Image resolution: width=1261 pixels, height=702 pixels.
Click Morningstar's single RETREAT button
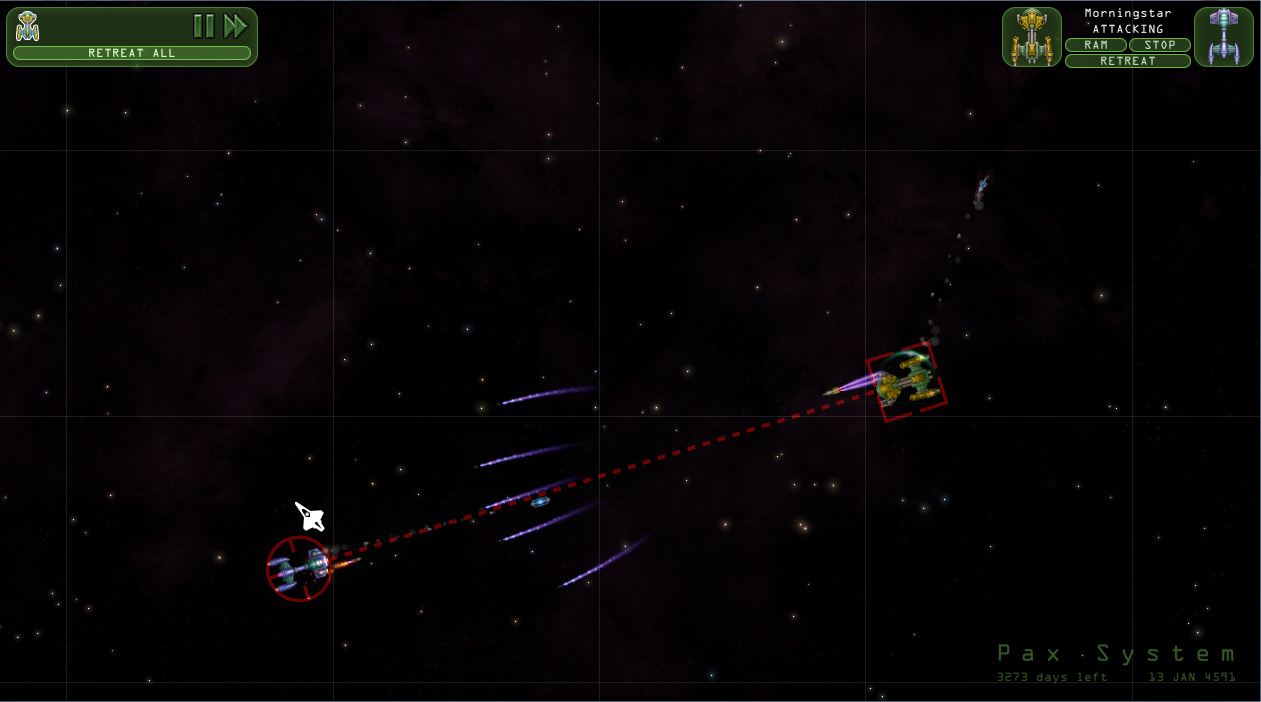1128,61
